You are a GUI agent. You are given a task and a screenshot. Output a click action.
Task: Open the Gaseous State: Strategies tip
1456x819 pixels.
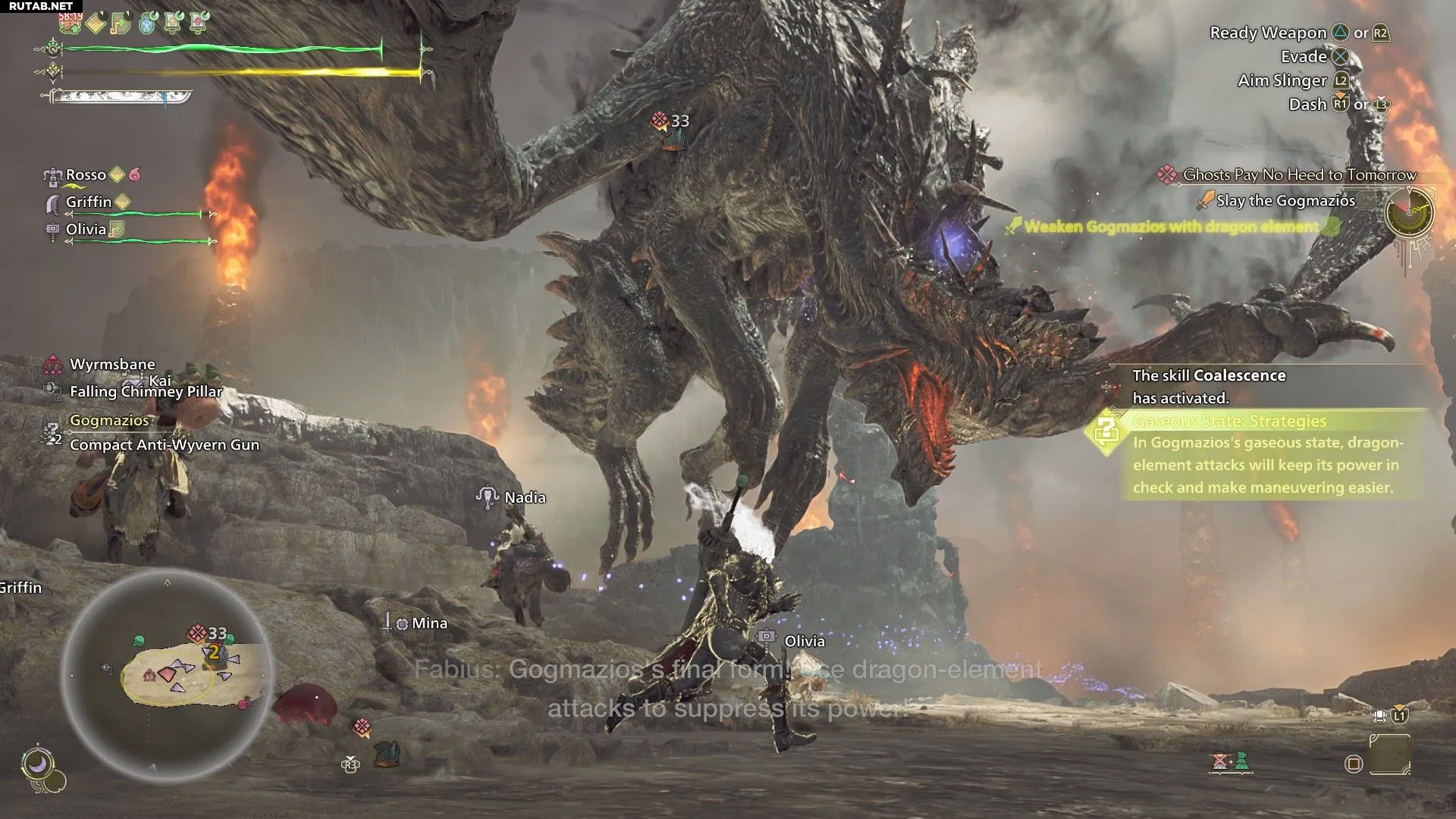click(x=1228, y=421)
